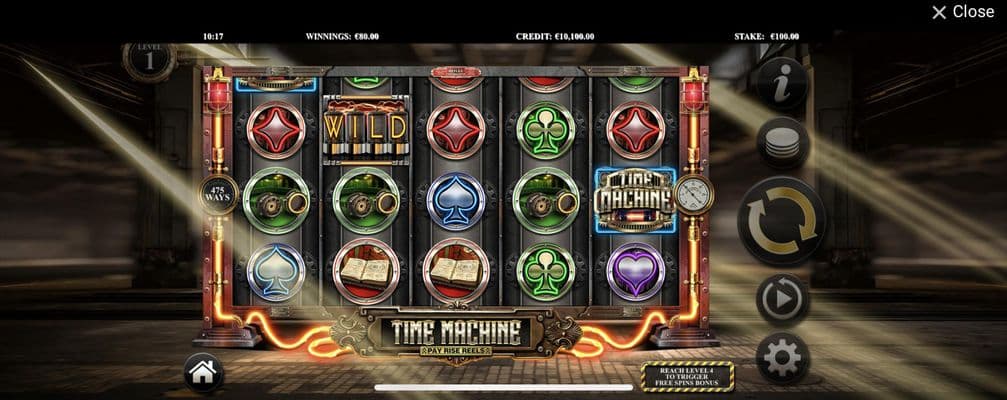
Task: Return to lobby via home icon
Action: (203, 374)
